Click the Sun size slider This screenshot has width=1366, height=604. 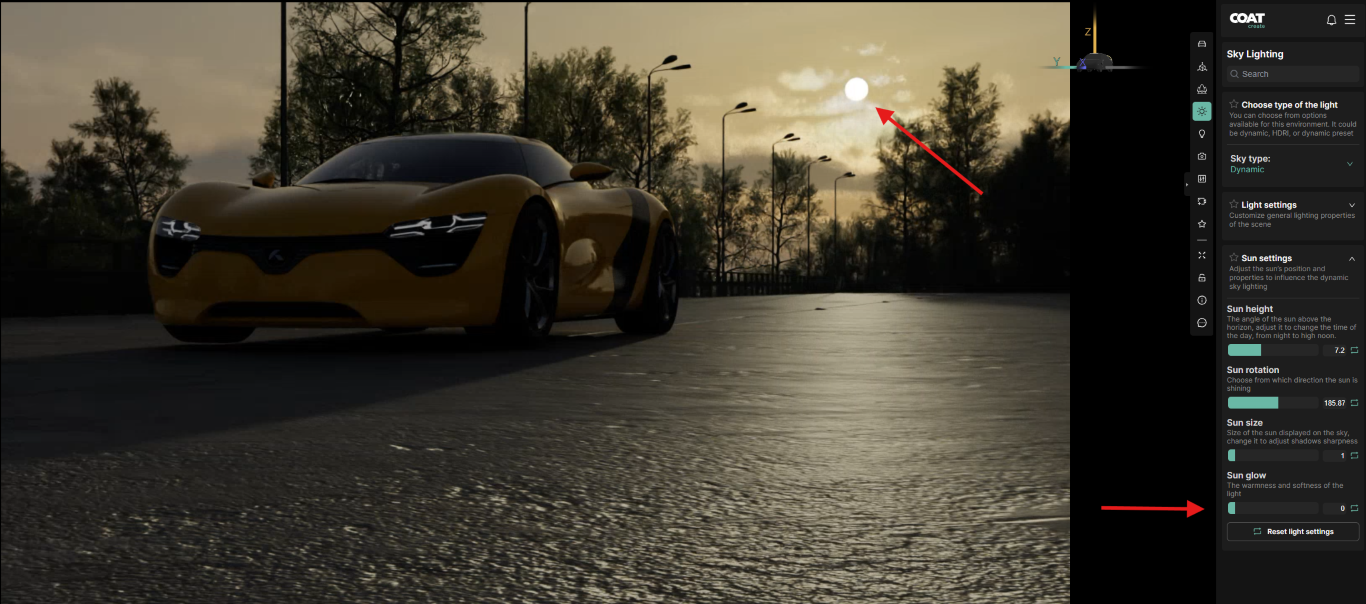(1272, 456)
